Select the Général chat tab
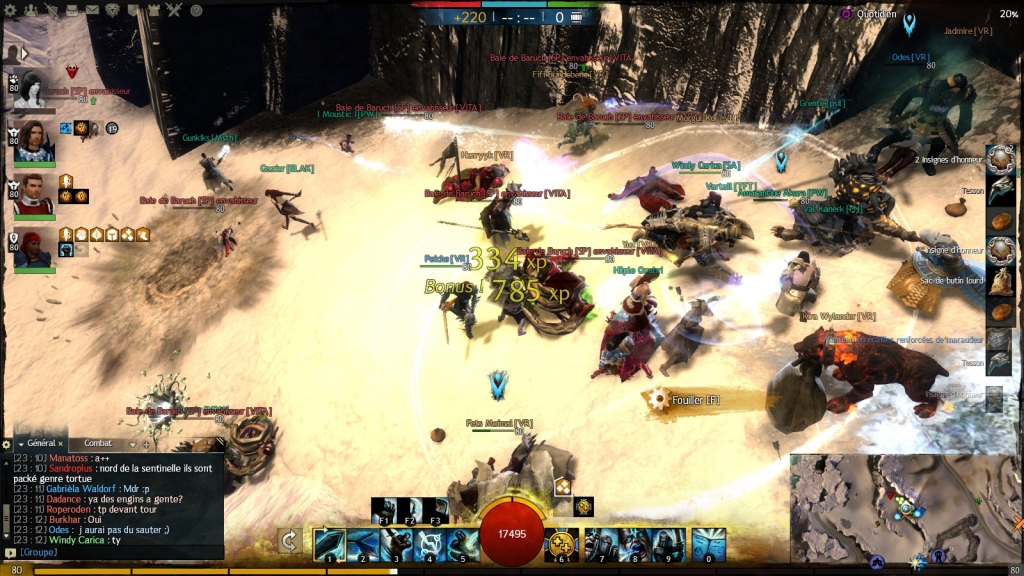This screenshot has width=1024, height=576. tap(41, 443)
